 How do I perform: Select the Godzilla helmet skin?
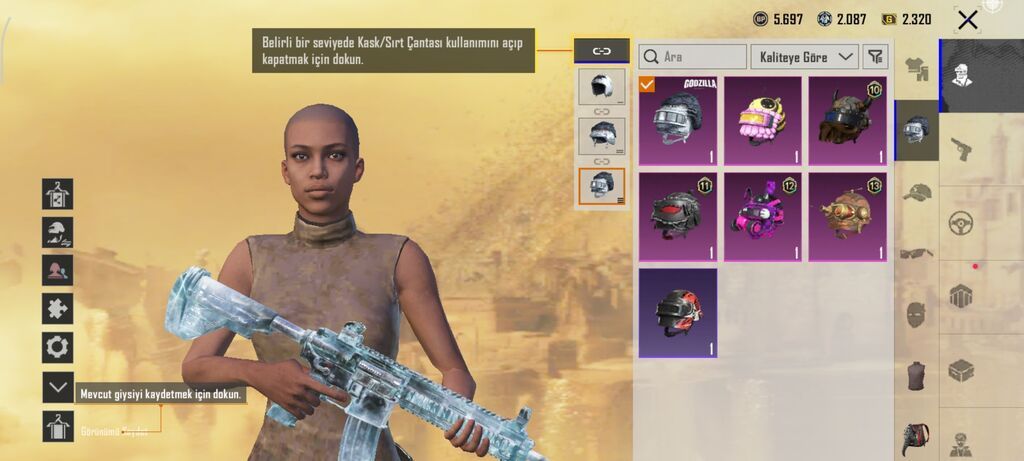pos(678,120)
